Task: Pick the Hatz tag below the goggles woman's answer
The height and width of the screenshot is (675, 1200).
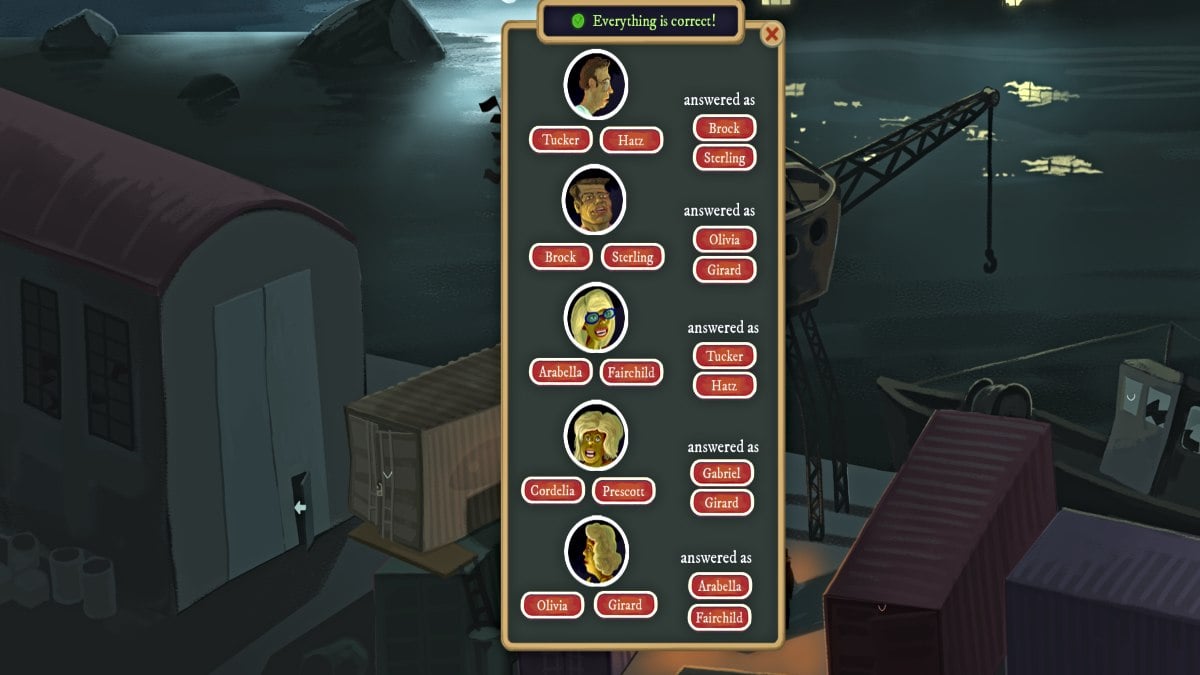Action: point(724,385)
